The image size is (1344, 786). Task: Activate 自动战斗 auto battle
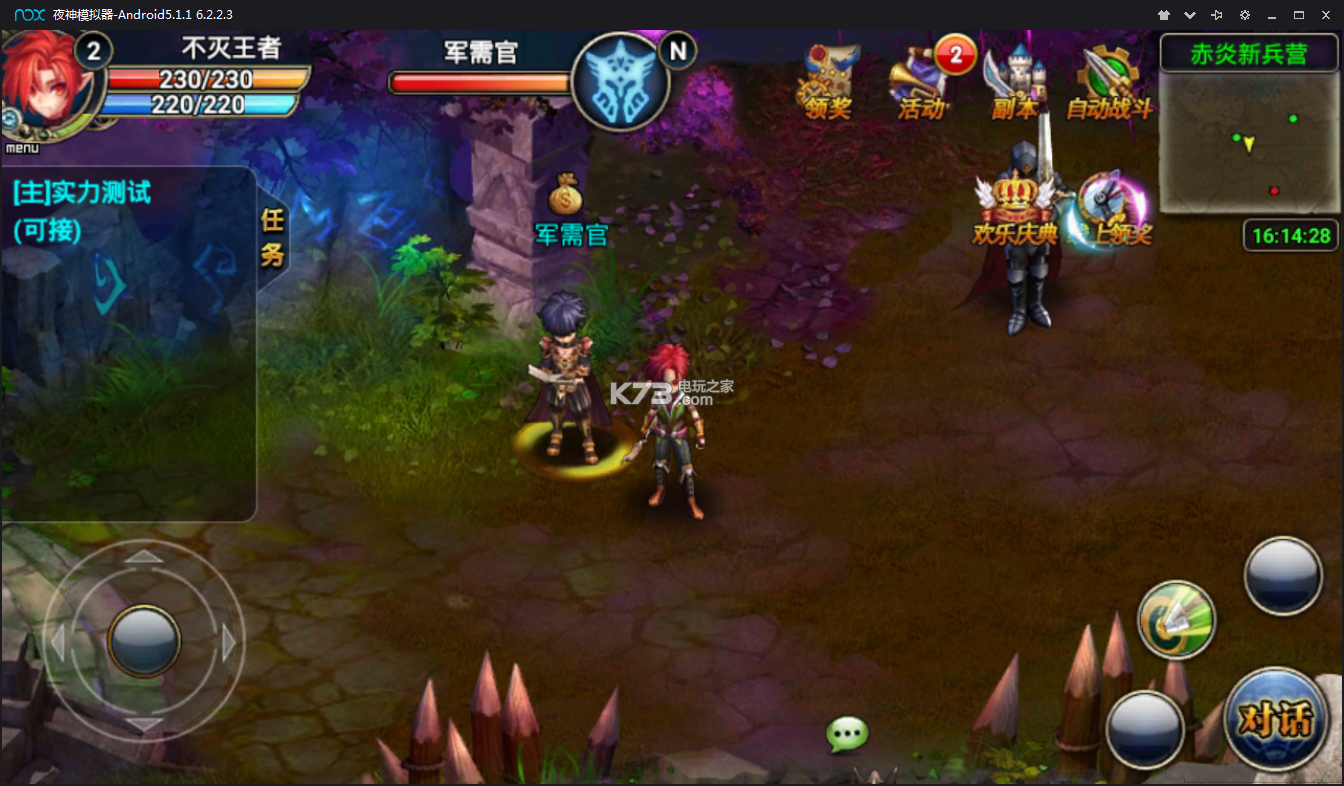point(1109,84)
